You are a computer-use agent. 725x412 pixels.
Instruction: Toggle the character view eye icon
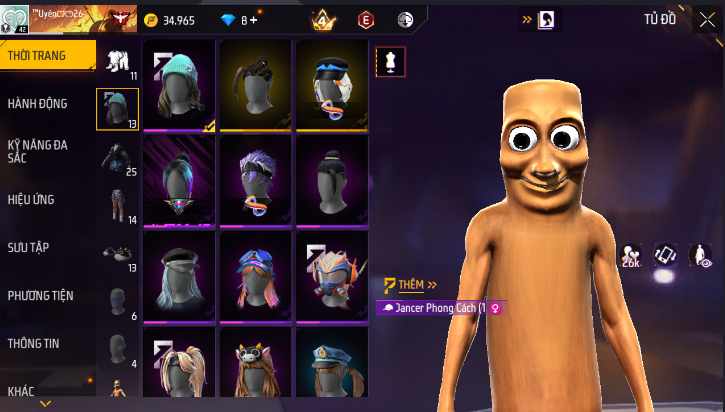[703, 257]
